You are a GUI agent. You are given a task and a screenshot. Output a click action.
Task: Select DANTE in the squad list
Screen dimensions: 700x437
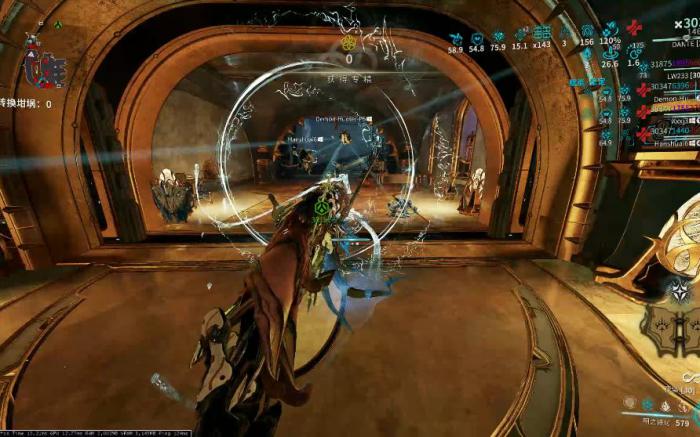(683, 45)
